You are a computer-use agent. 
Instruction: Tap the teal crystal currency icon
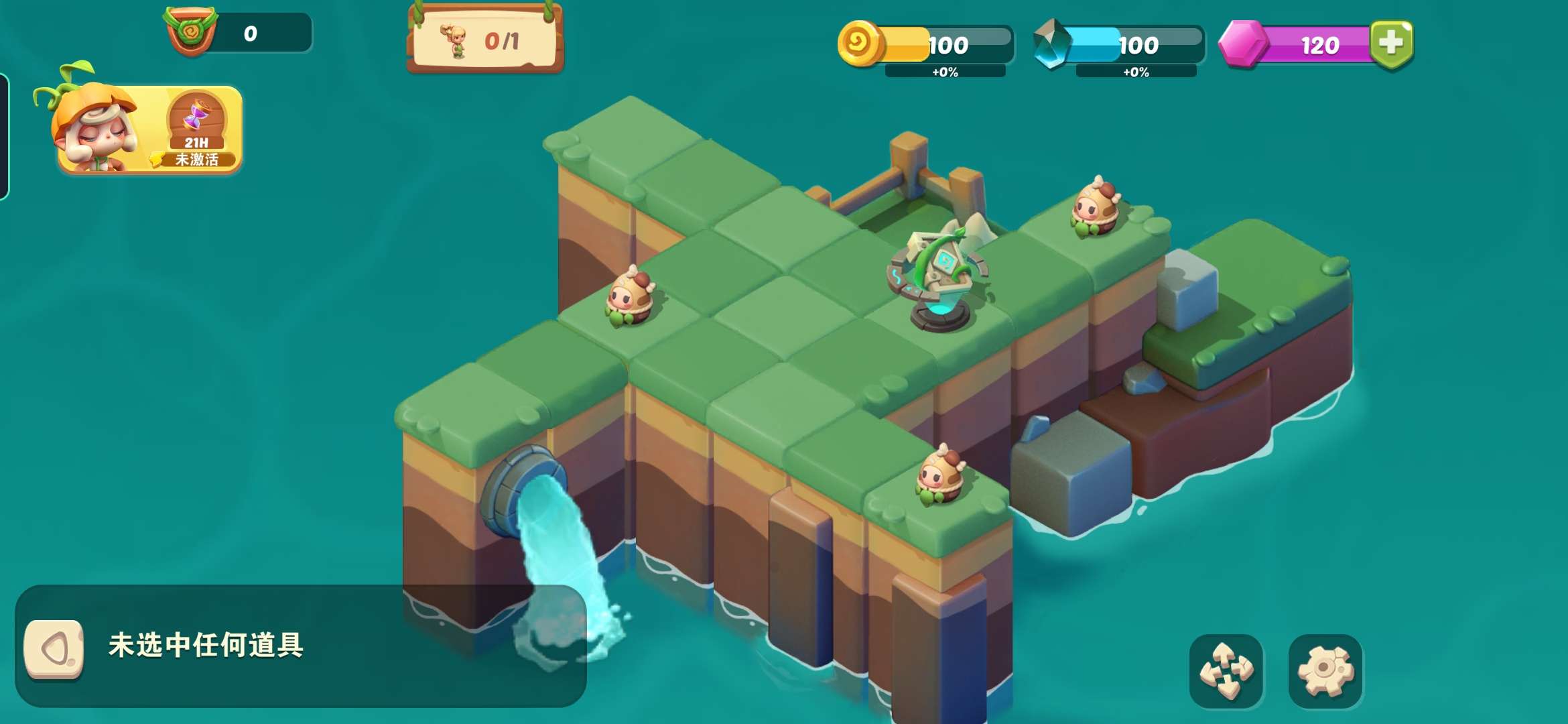pyautogui.click(x=1051, y=44)
